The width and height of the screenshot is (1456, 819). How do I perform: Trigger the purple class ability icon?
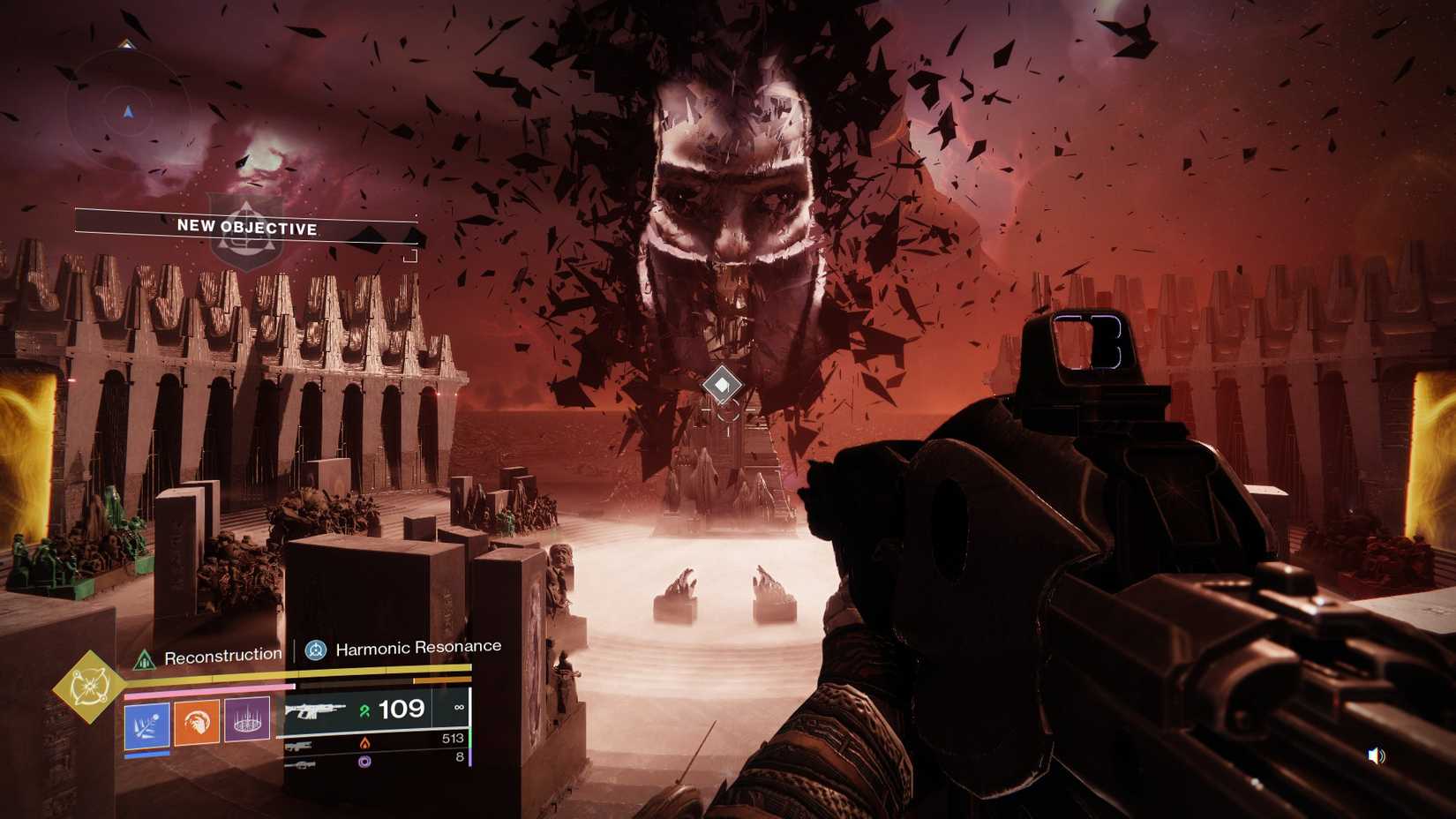click(x=247, y=720)
